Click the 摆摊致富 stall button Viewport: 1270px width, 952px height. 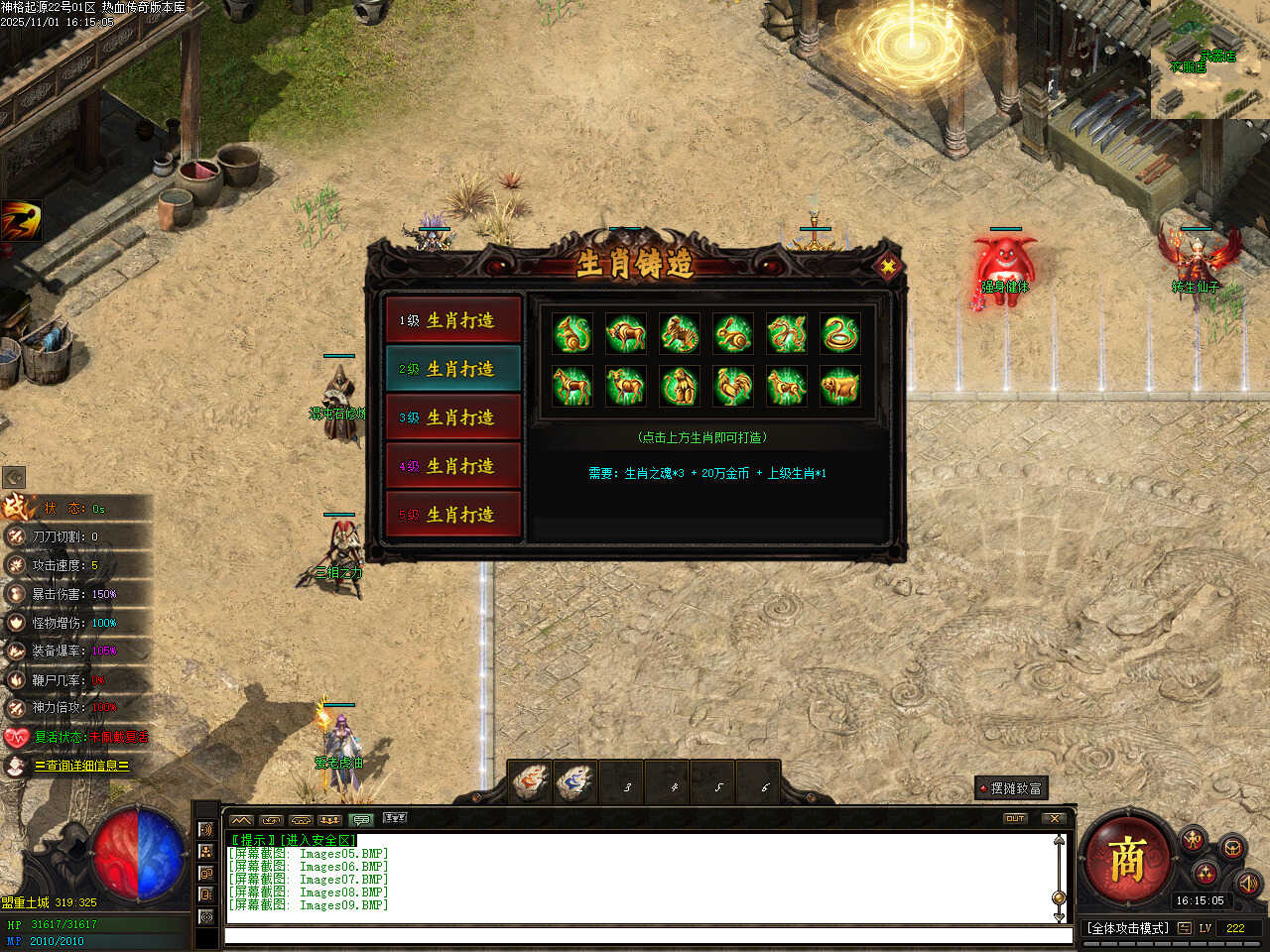point(1011,788)
